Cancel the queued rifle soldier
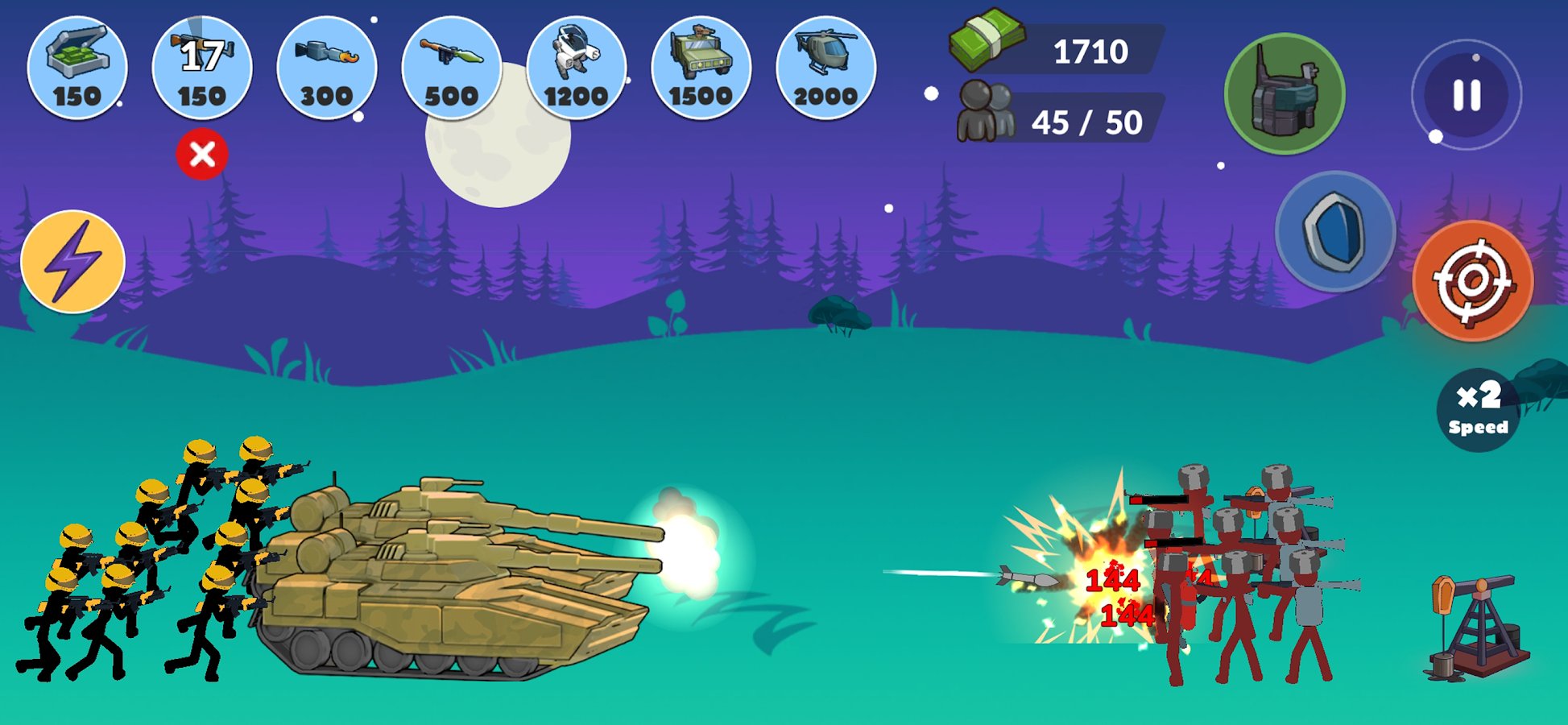 (x=202, y=154)
